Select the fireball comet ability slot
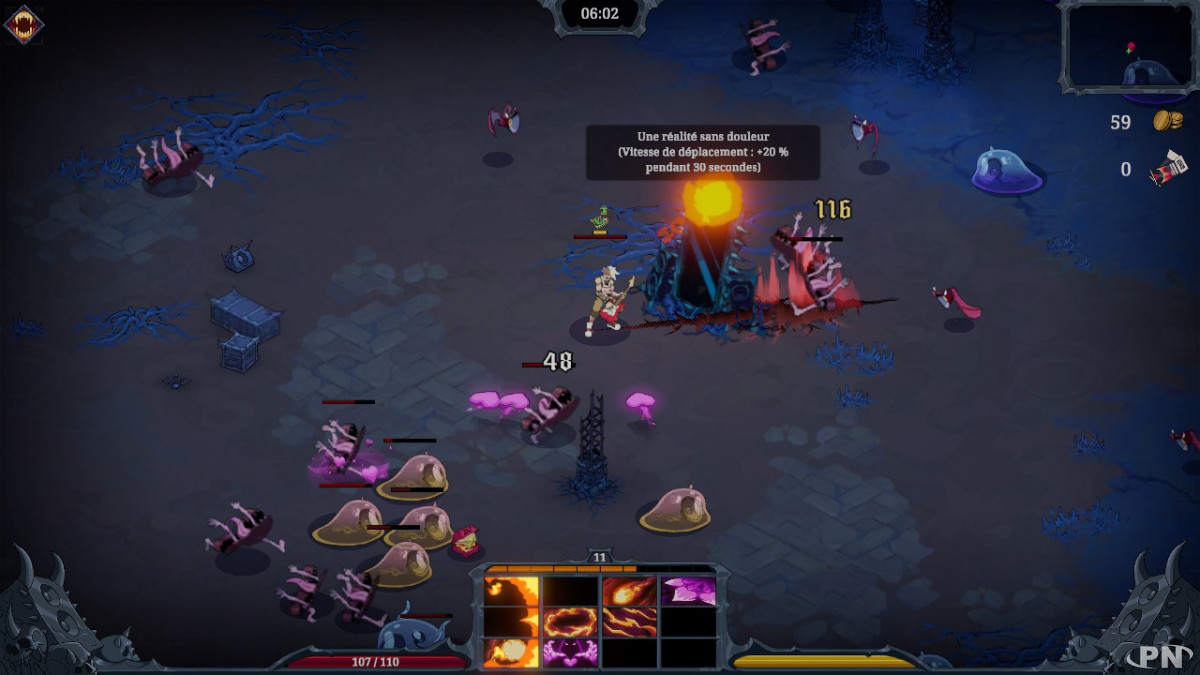Viewport: 1200px width, 675px height. pyautogui.click(x=629, y=591)
